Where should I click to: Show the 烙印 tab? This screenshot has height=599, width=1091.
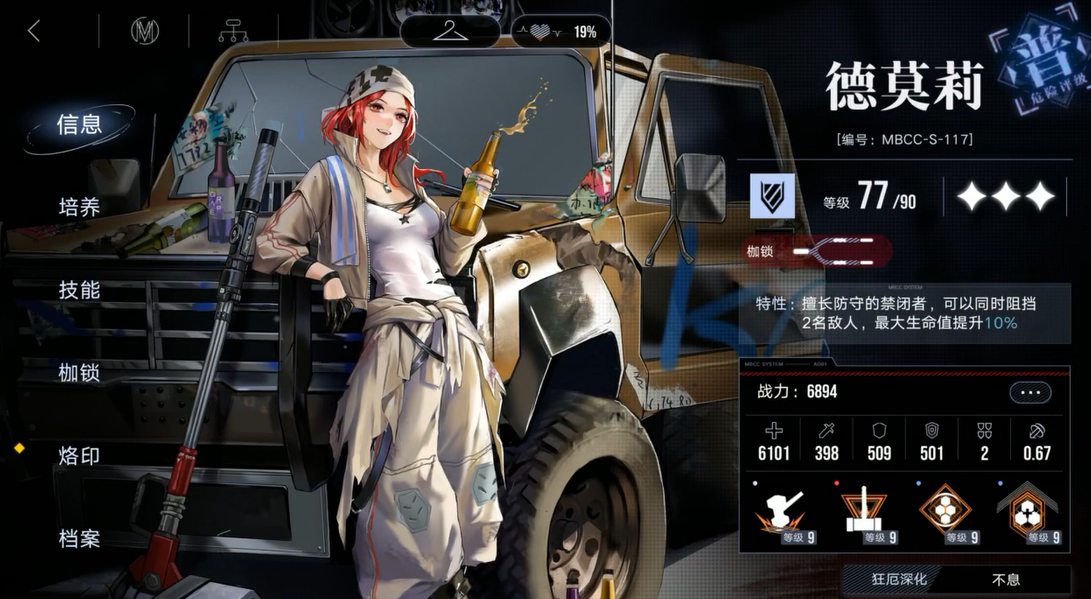pyautogui.click(x=79, y=456)
